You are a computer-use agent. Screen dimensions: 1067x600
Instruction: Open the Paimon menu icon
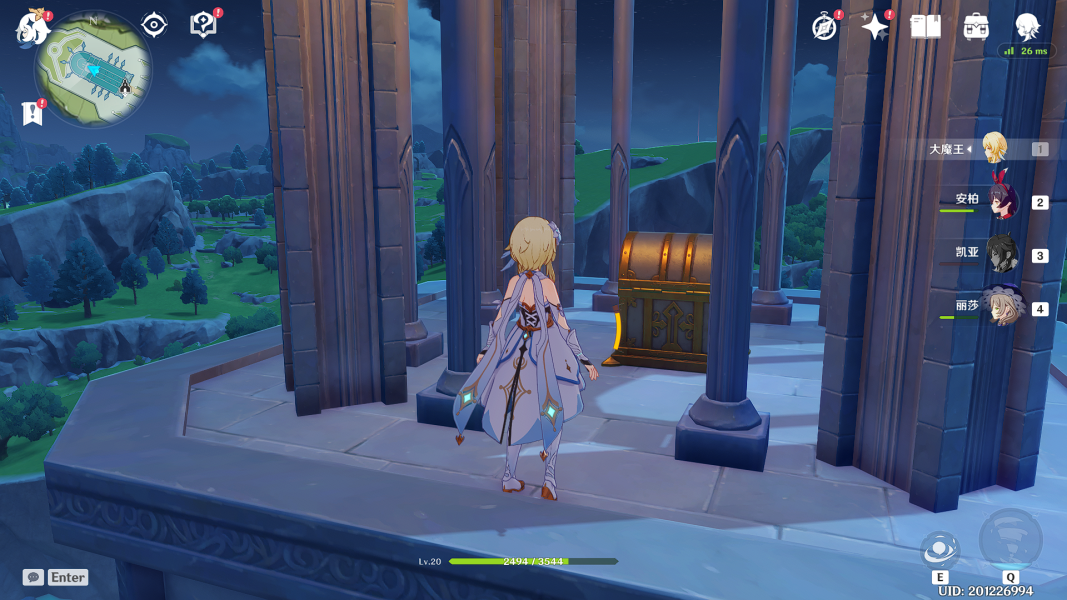[32, 27]
